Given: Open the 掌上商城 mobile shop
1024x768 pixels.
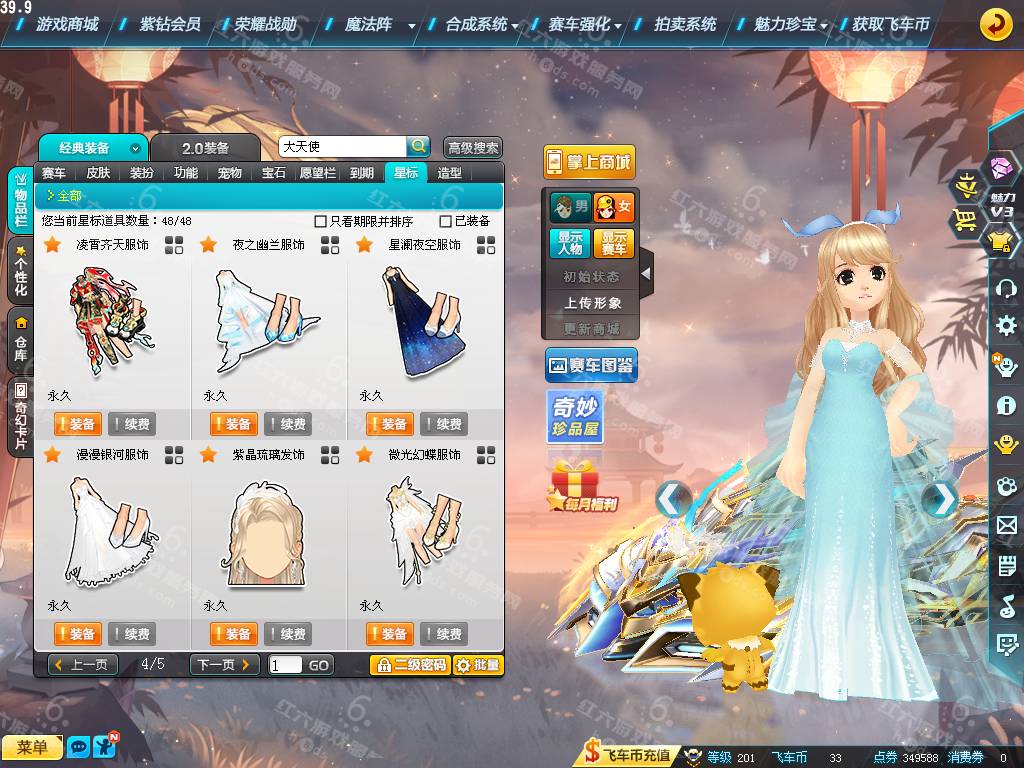Looking at the screenshot, I should [589, 162].
